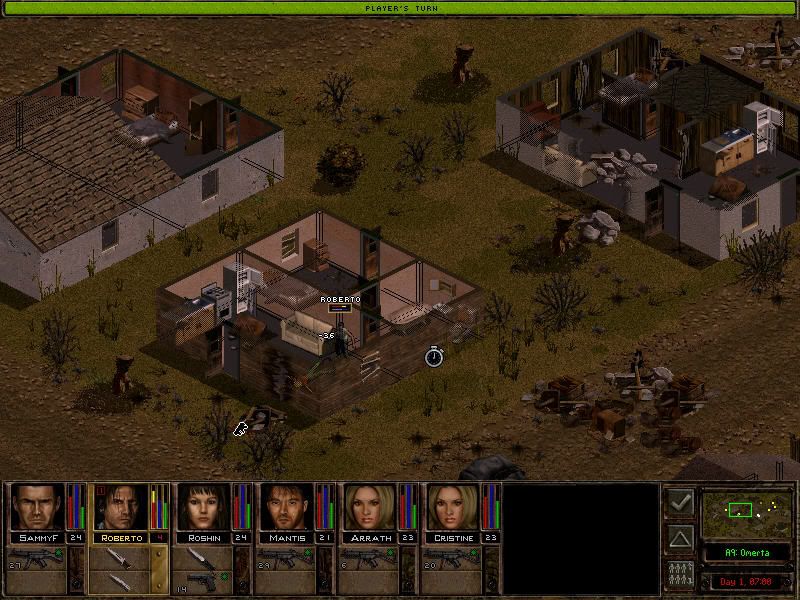End turn with the checkmark button
800x600 pixels.
679,504
